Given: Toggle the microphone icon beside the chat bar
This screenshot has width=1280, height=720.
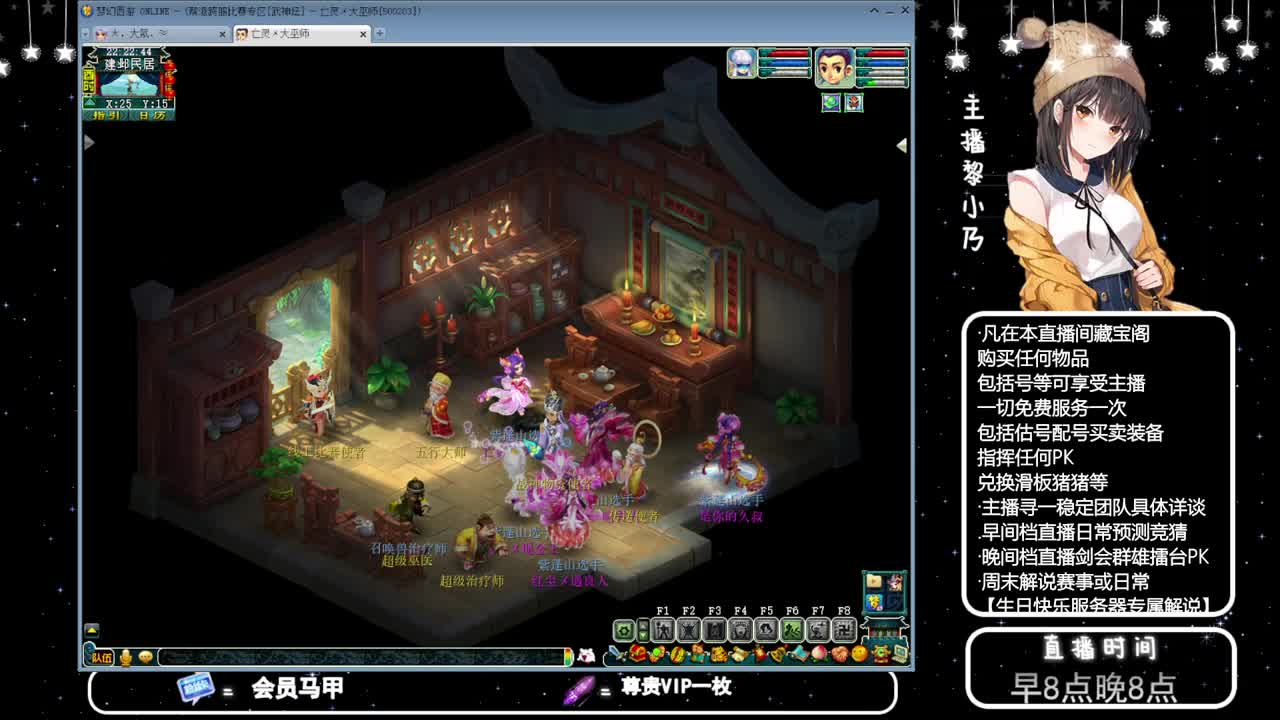Looking at the screenshot, I should tap(123, 657).
